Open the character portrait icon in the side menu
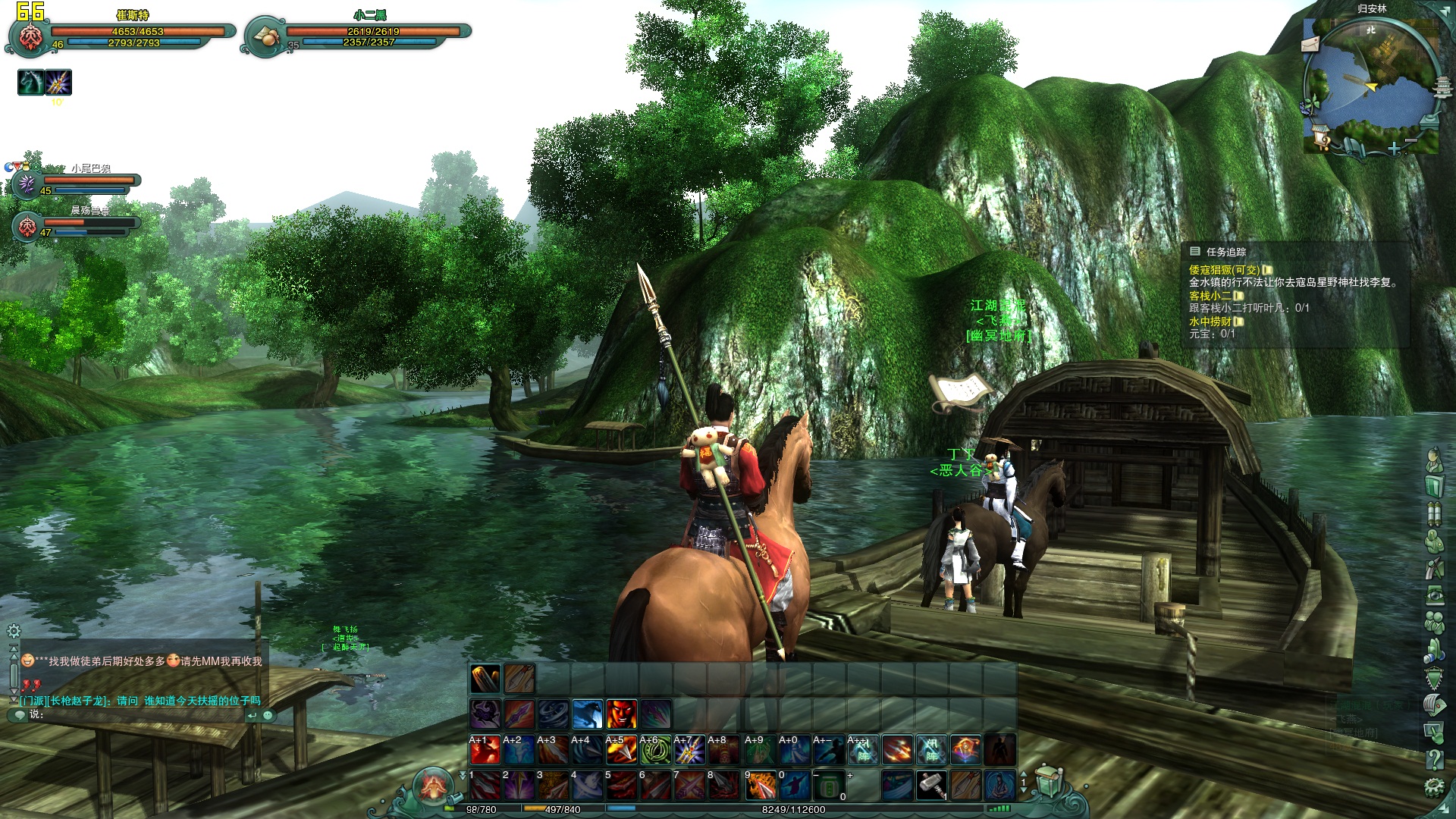 click(x=1433, y=460)
